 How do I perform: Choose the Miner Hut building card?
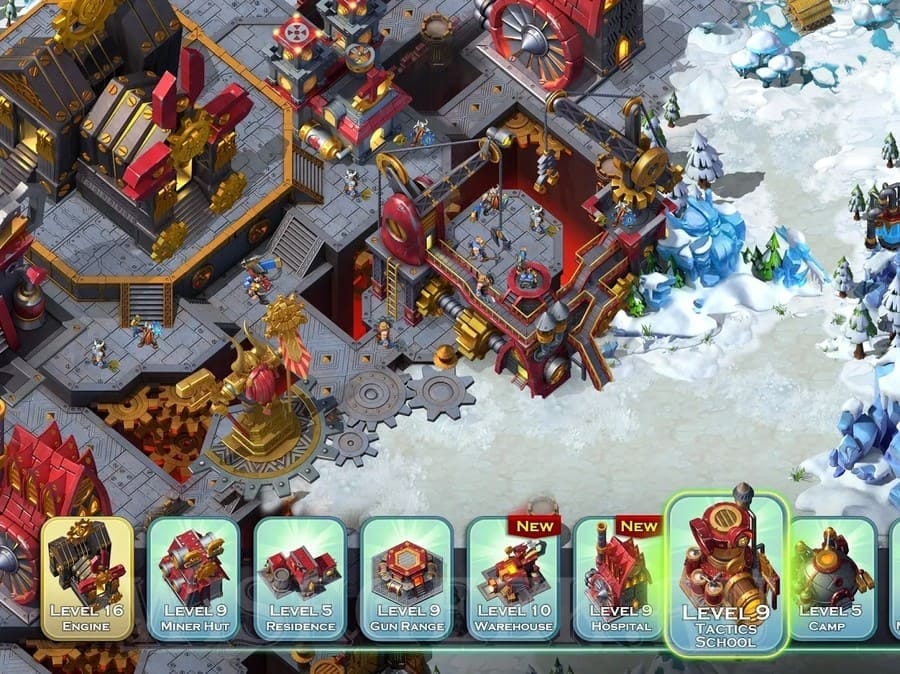pos(194,578)
